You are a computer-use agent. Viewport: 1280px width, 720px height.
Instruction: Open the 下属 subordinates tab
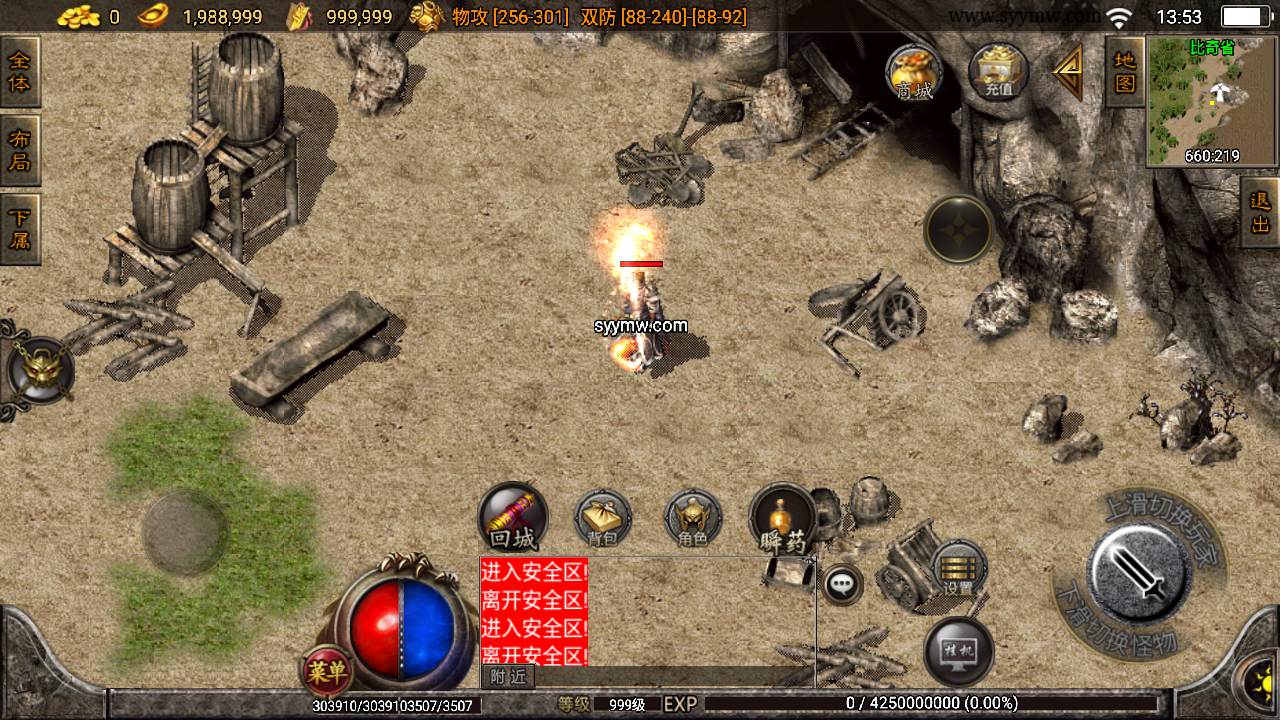(x=19, y=228)
